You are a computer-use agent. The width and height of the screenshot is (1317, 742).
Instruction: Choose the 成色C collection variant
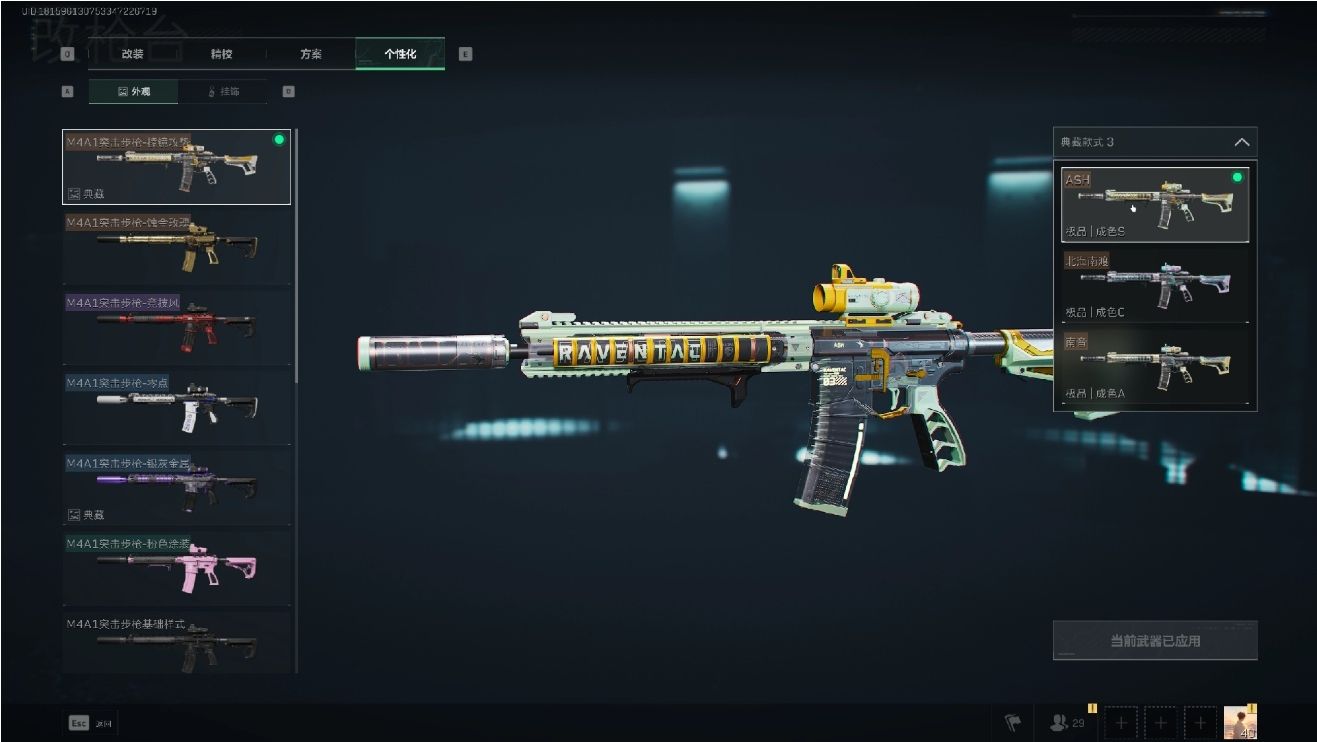1155,285
